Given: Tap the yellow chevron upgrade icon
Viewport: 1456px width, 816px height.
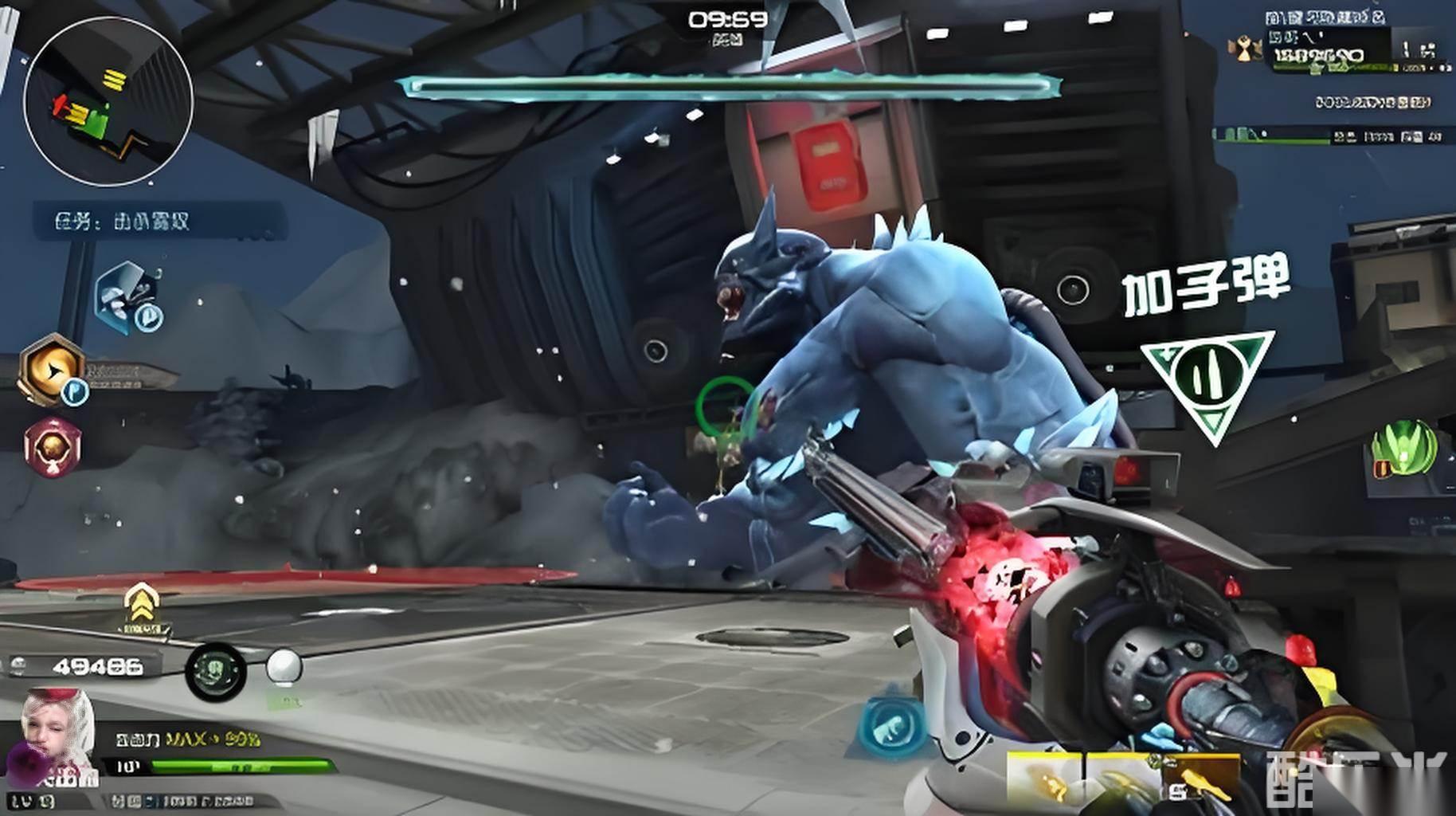Looking at the screenshot, I should point(141,607).
